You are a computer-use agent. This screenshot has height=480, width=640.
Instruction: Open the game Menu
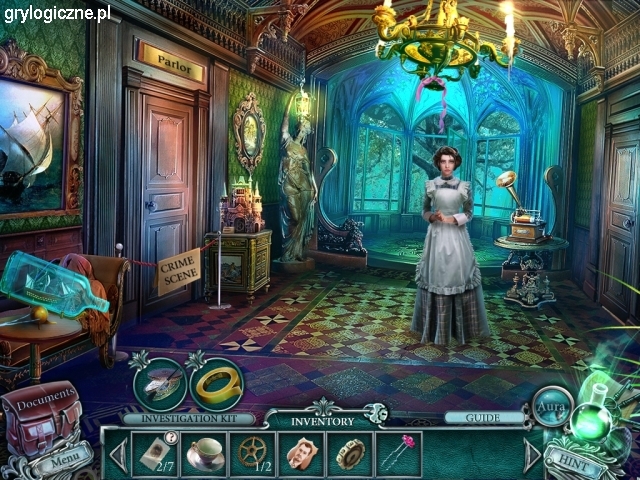coord(67,462)
